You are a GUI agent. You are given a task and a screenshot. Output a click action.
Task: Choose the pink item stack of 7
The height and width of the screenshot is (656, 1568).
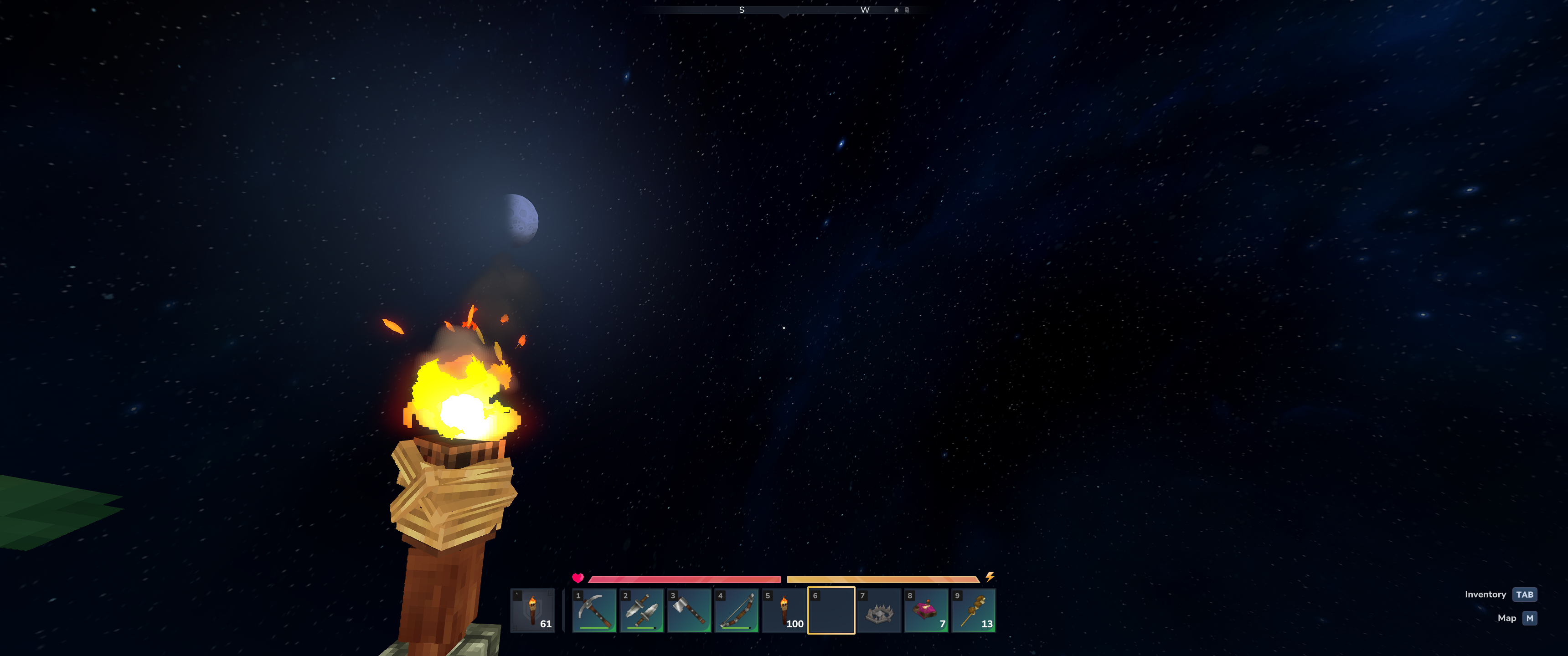tap(926, 610)
